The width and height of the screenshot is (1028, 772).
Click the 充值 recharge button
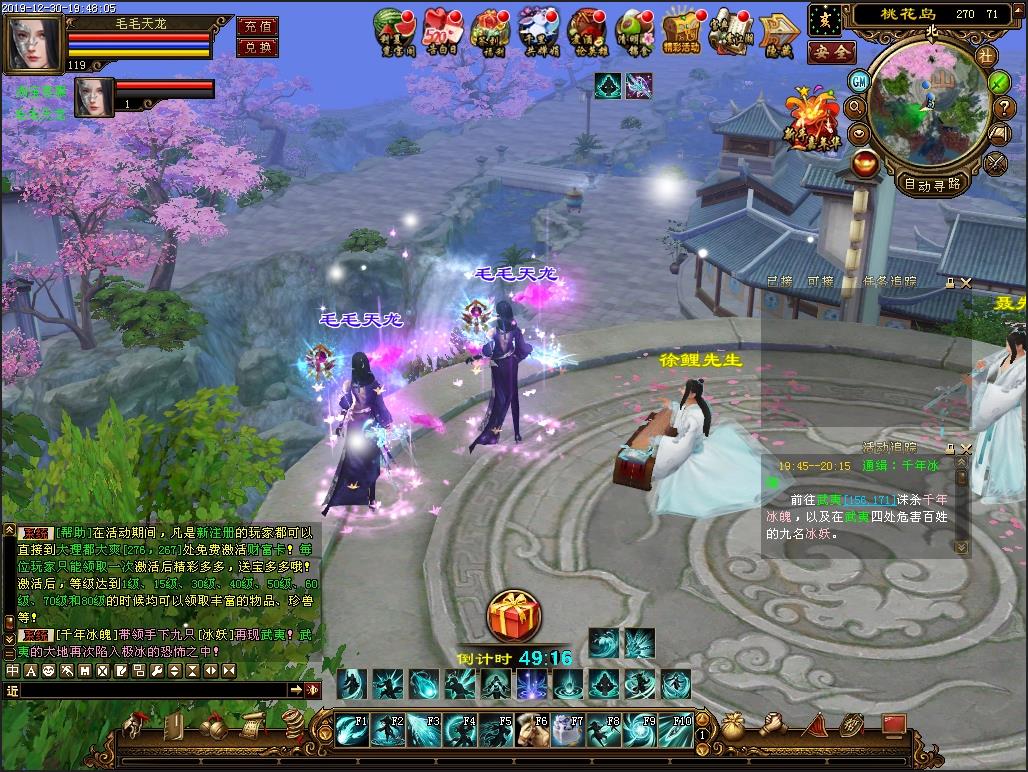click(x=257, y=26)
